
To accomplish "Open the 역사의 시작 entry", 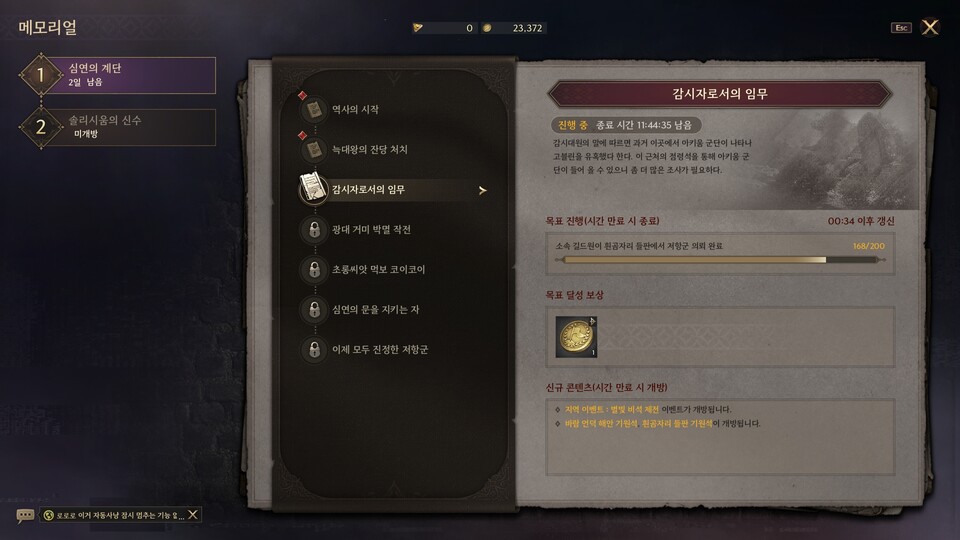I will coord(355,109).
